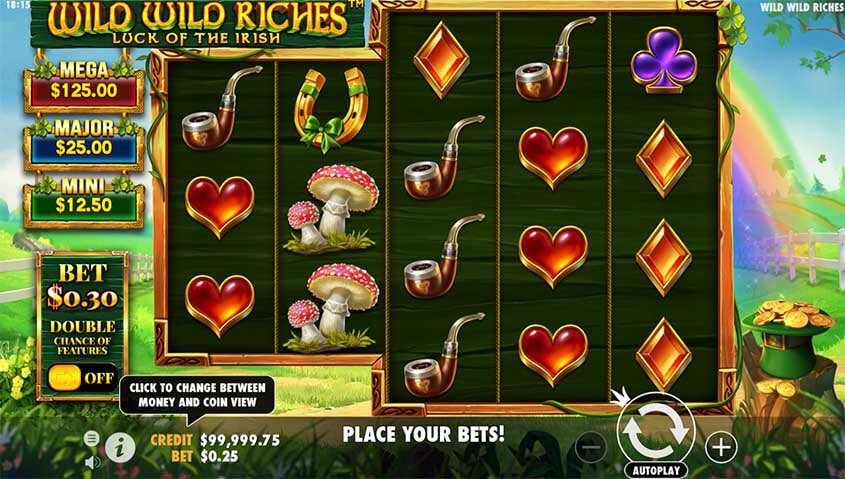Mute the sound with the speaker icon
The width and height of the screenshot is (845, 479).
coord(92,461)
